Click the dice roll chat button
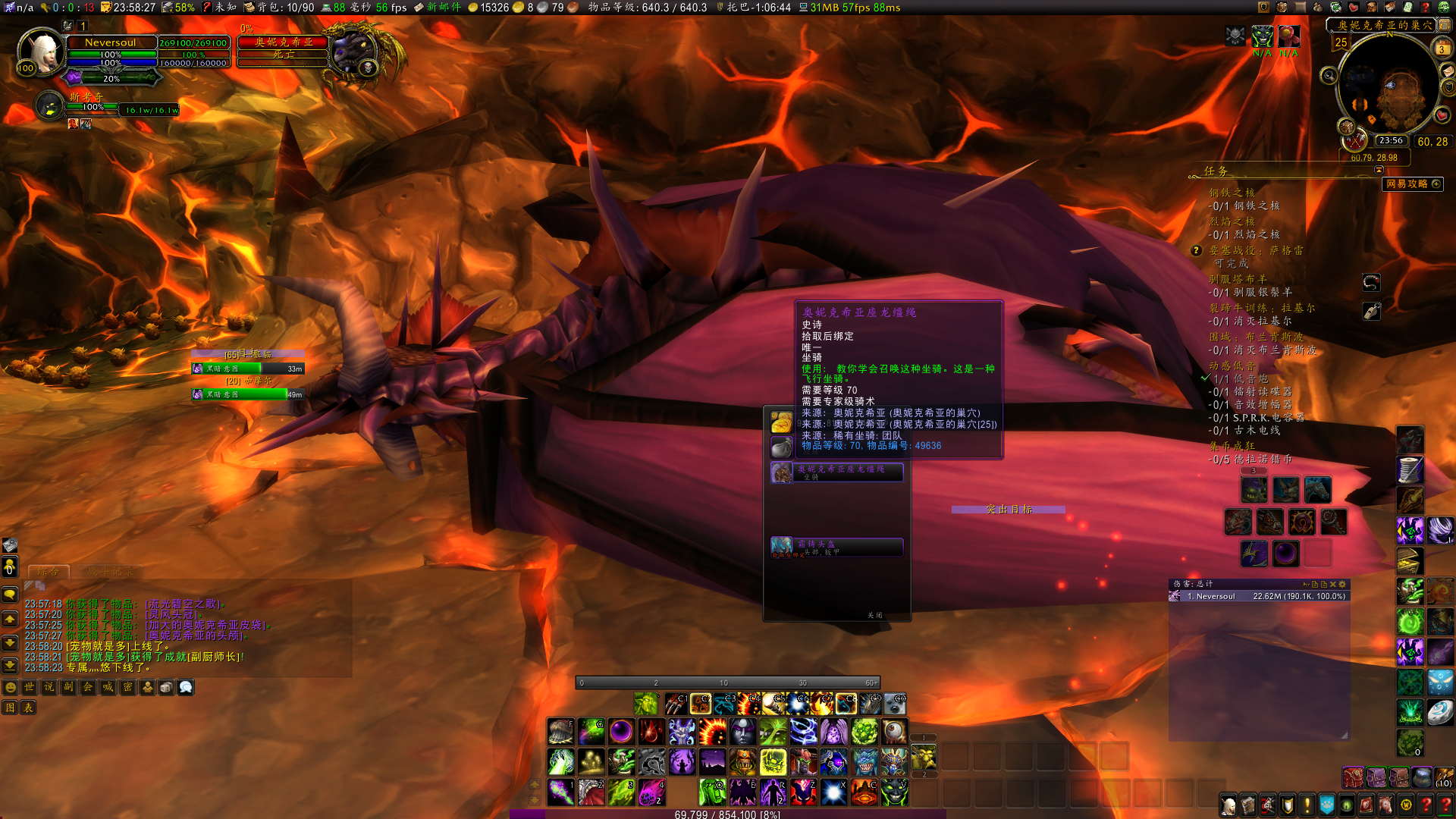The height and width of the screenshot is (819, 1456). pos(166,687)
